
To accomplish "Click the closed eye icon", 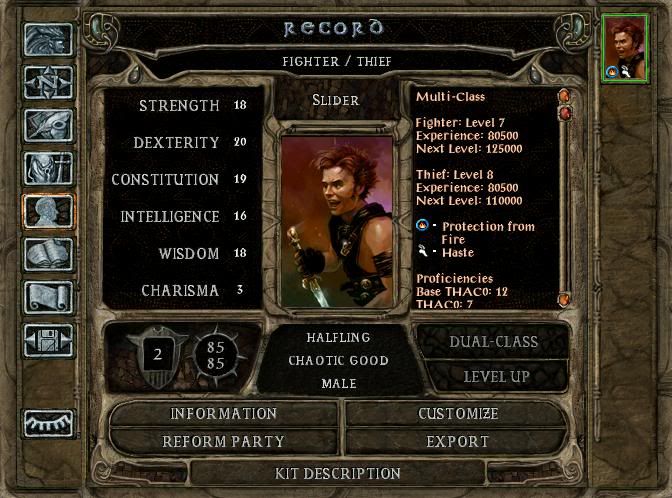I will tap(48, 423).
